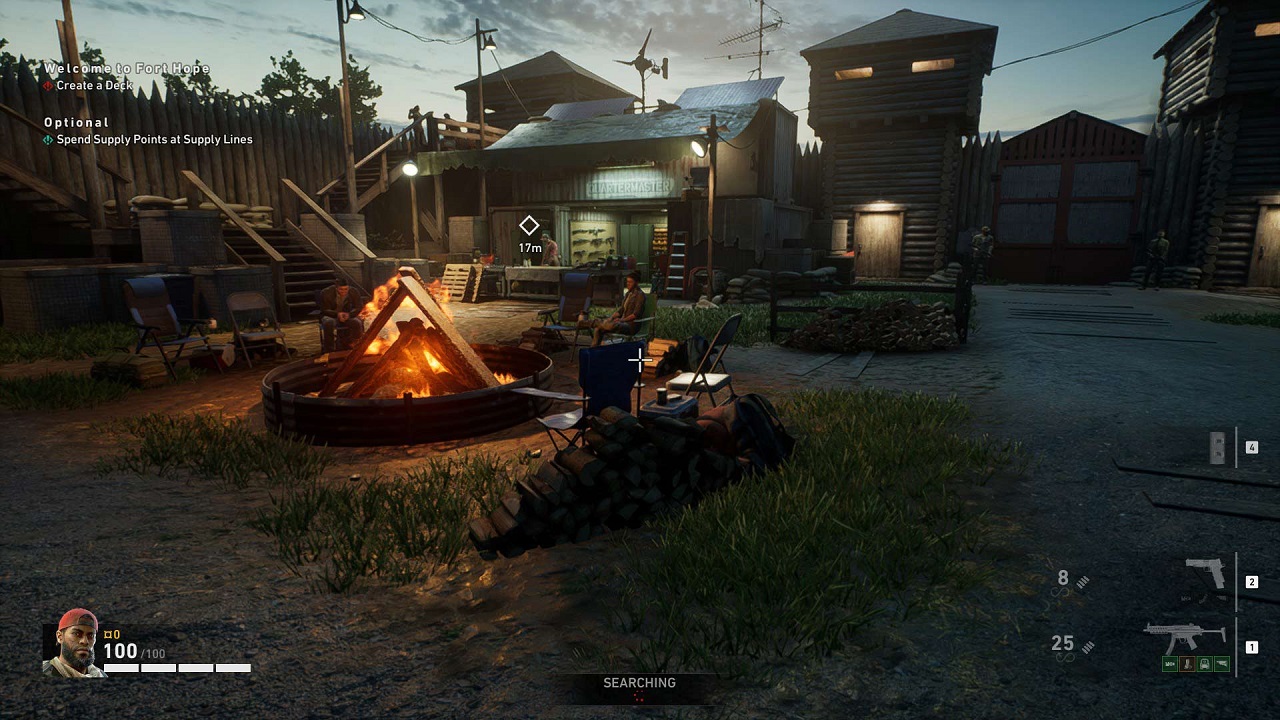The image size is (1280, 720).
Task: Select the item in slot 4
Action: [1218, 448]
